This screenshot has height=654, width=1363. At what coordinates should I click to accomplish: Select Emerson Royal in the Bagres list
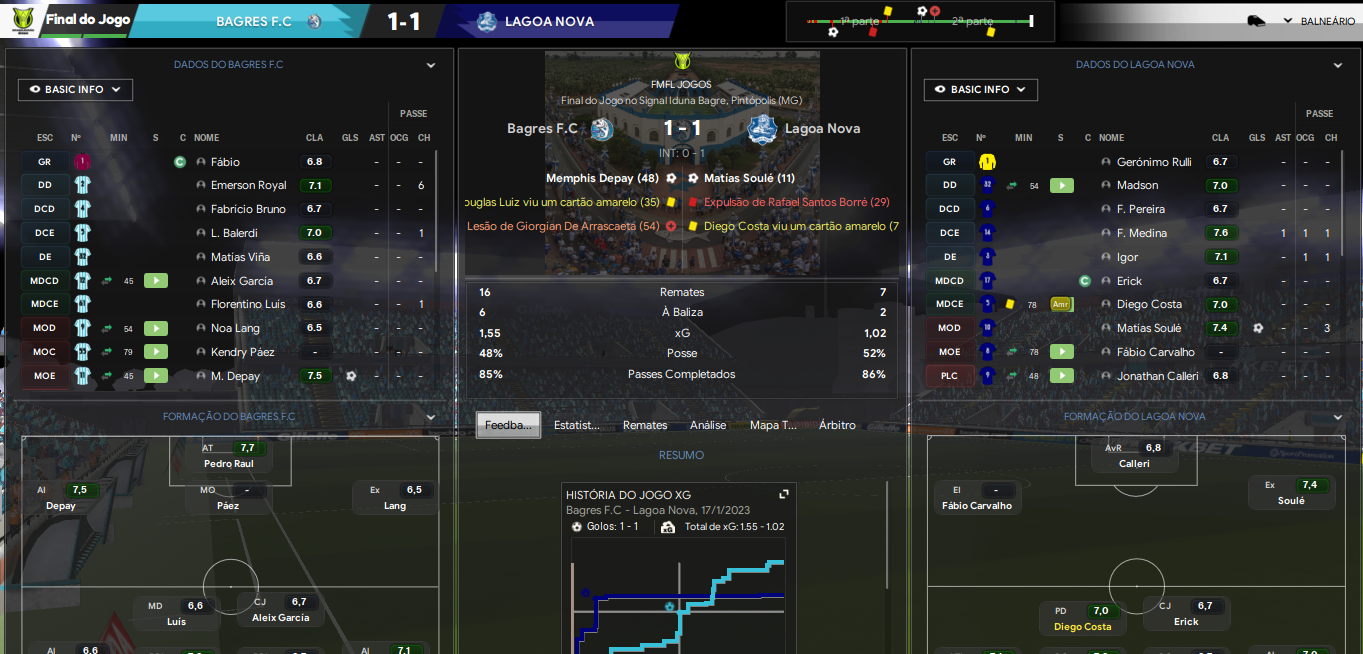[248, 185]
